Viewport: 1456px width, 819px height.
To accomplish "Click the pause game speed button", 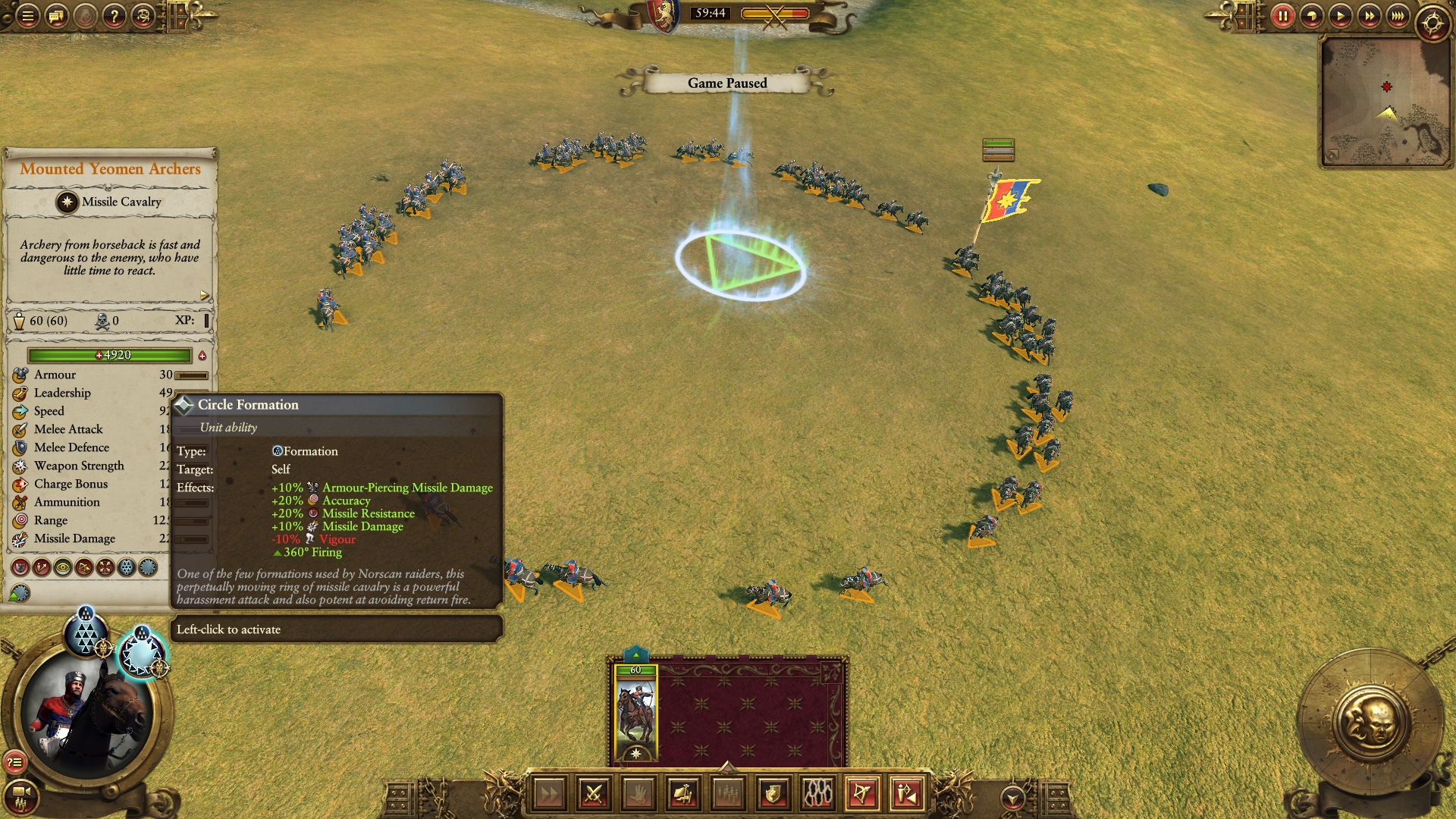I will pyautogui.click(x=1282, y=15).
